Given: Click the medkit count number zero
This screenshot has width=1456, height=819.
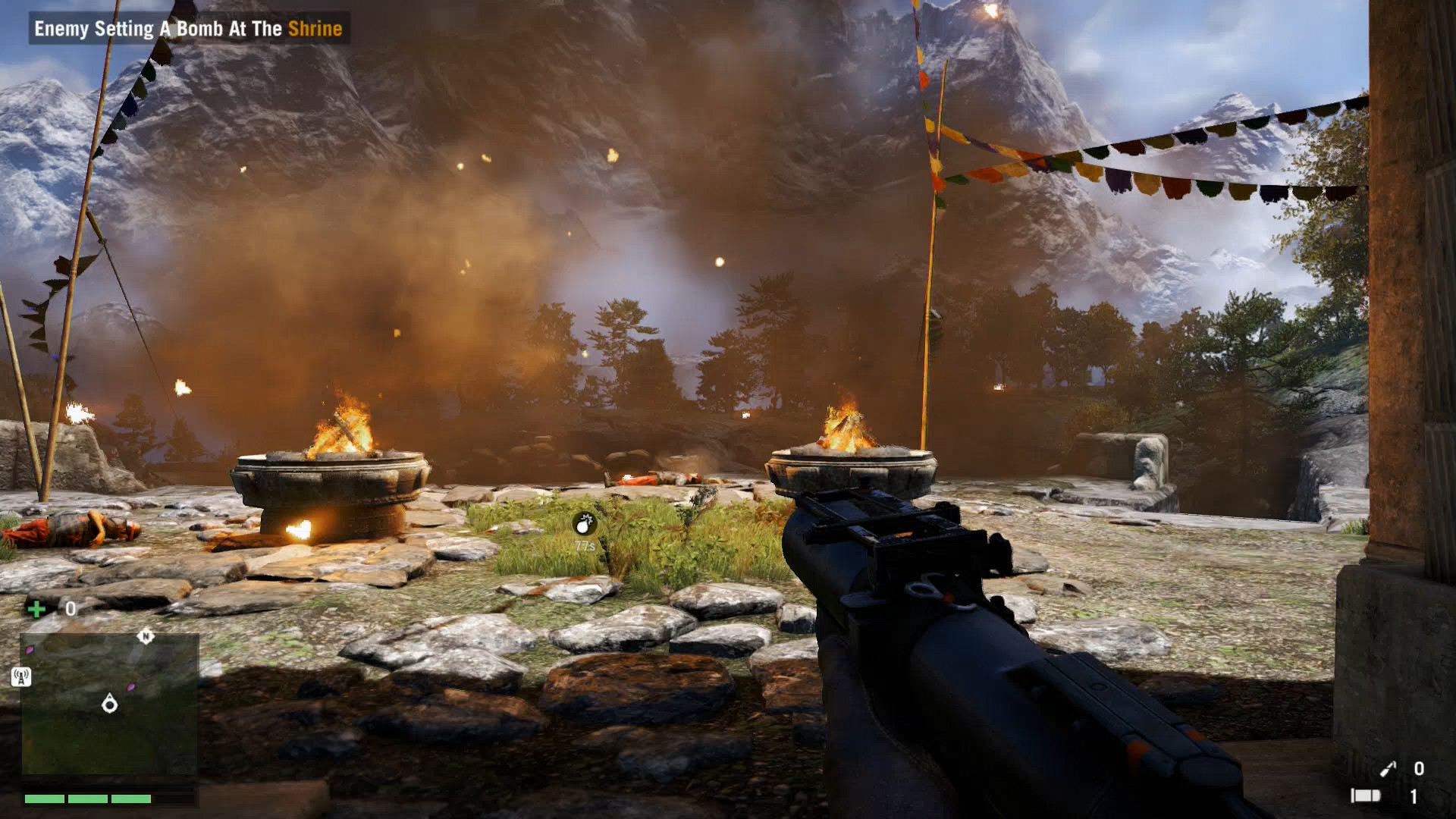Looking at the screenshot, I should pos(69,608).
